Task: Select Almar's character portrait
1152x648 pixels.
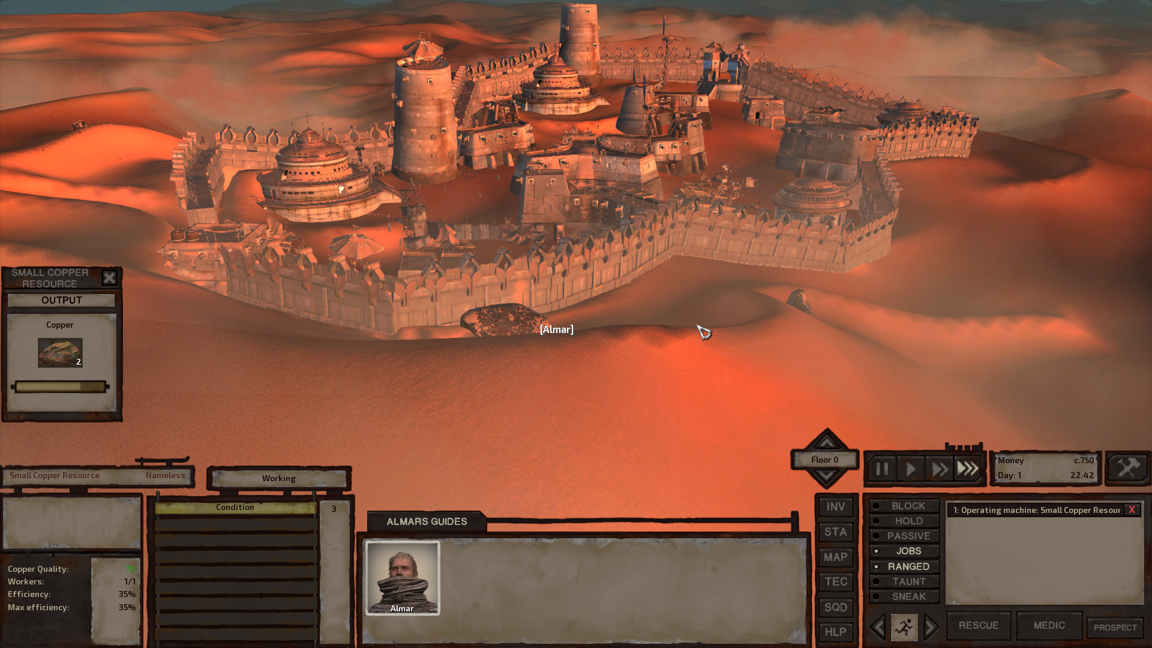Action: 402,577
